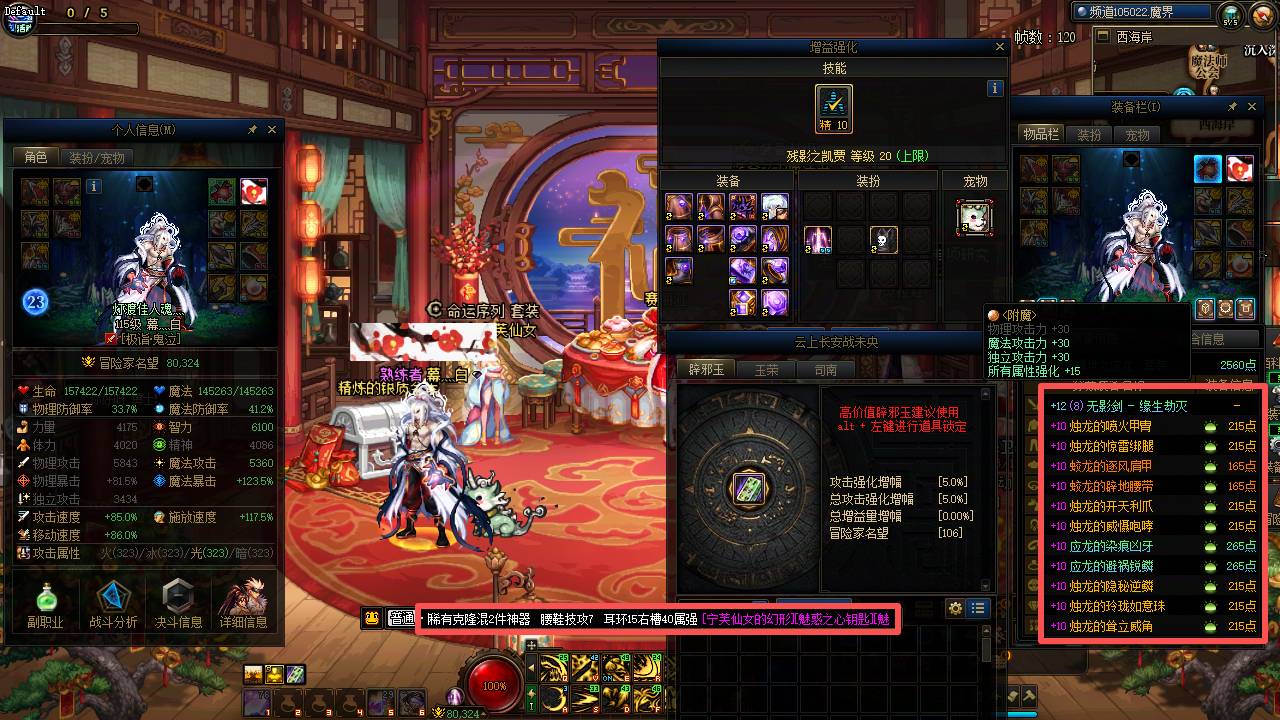The height and width of the screenshot is (720, 1280).
Task: Toggle the pin on 装备栏 window
Action: pos(1233,106)
